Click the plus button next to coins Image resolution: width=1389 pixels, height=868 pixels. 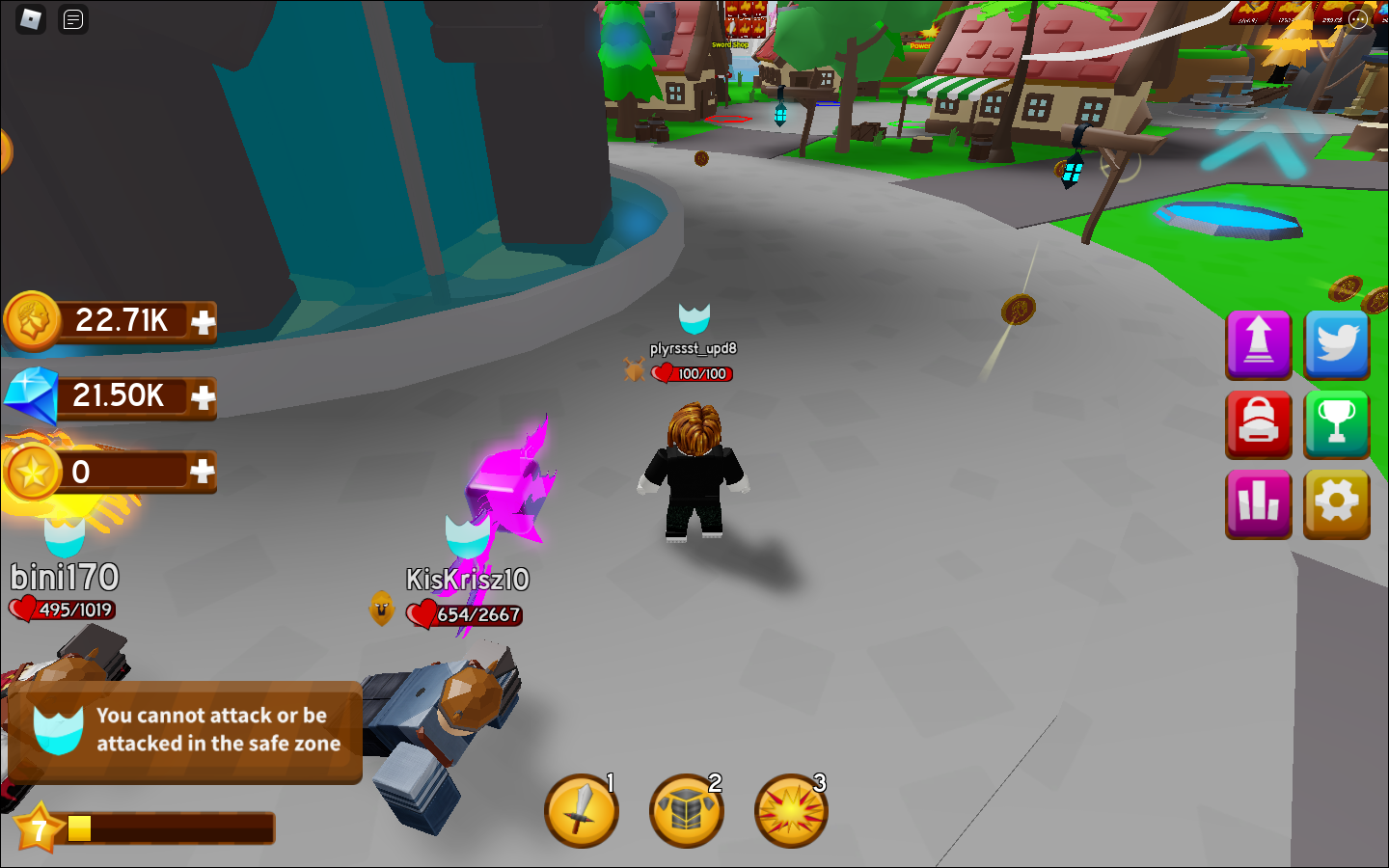[x=203, y=322]
